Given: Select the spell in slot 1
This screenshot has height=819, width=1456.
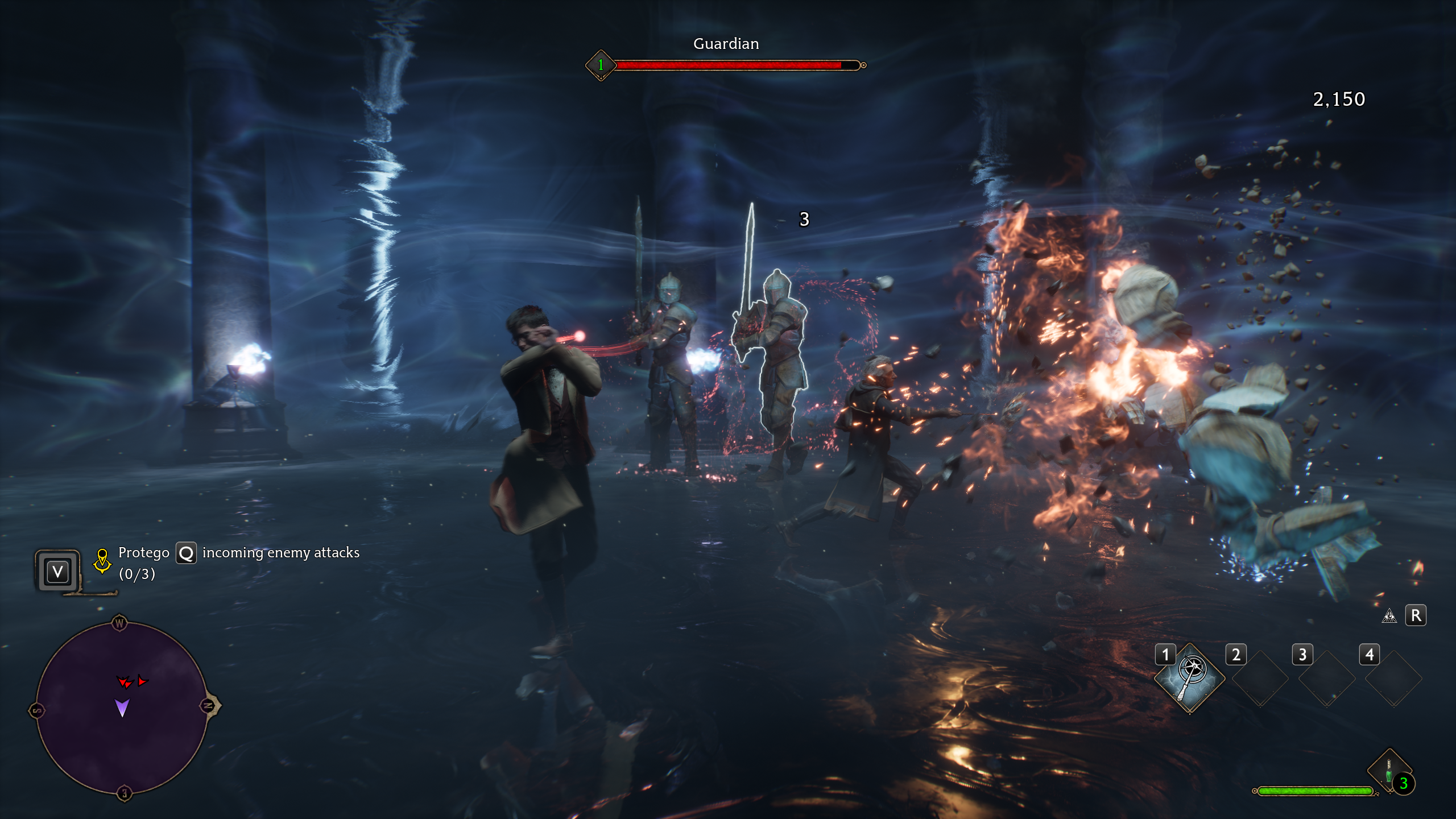Looking at the screenshot, I should (x=1190, y=677).
